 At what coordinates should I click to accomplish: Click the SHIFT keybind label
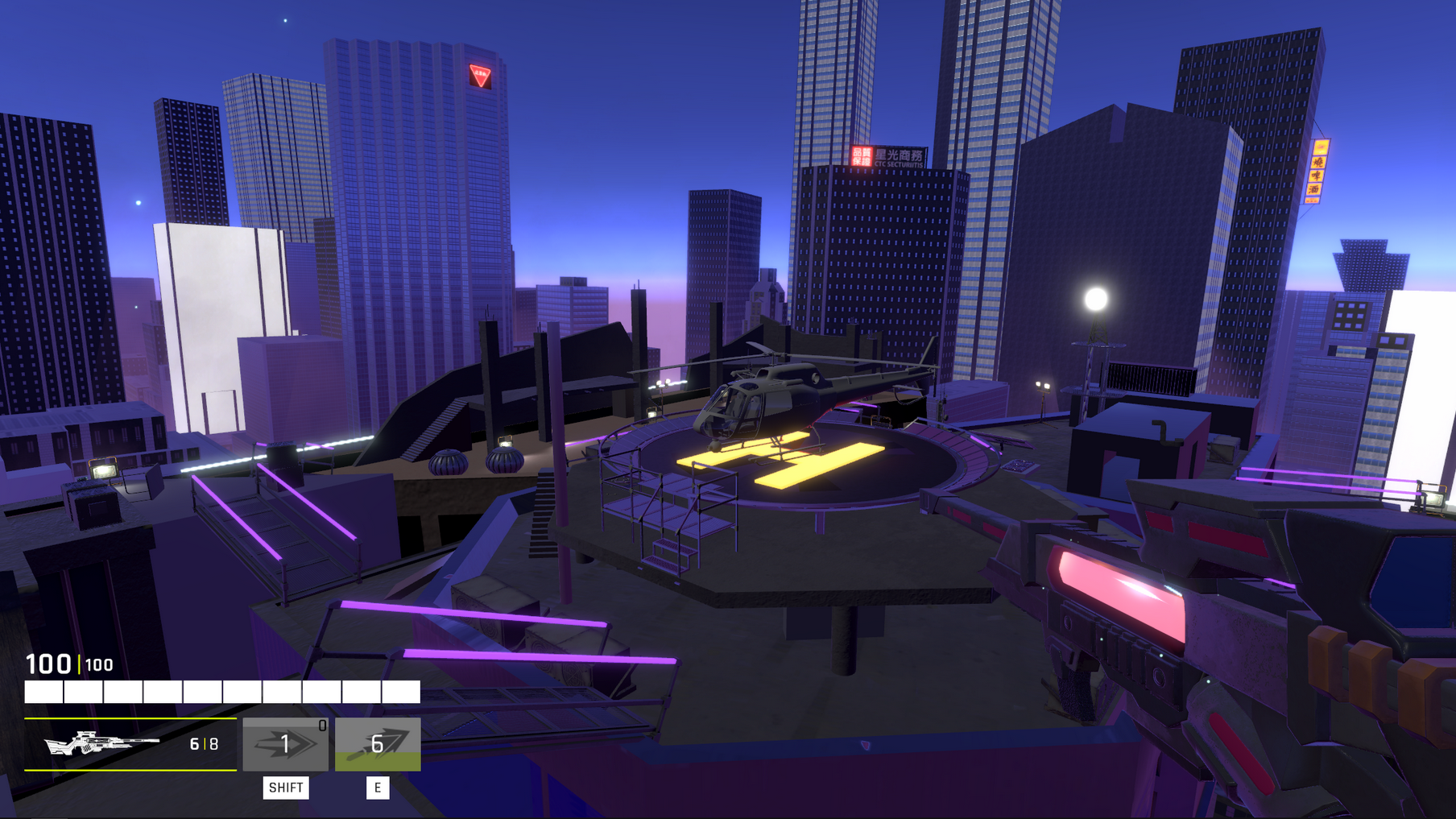[286, 788]
